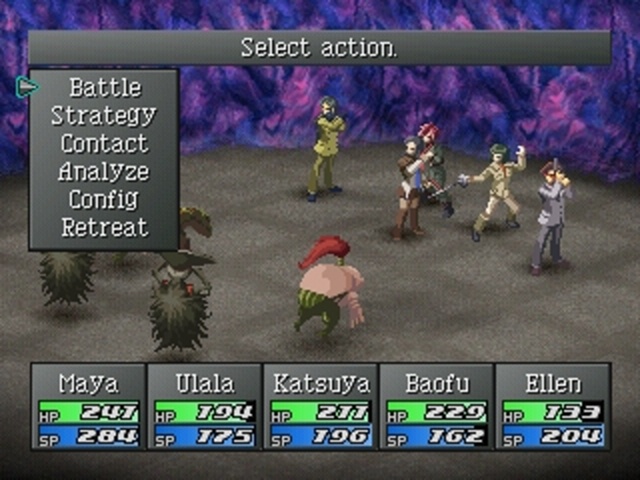The image size is (640, 480).
Task: Open the Config option
Action: coord(104,200)
